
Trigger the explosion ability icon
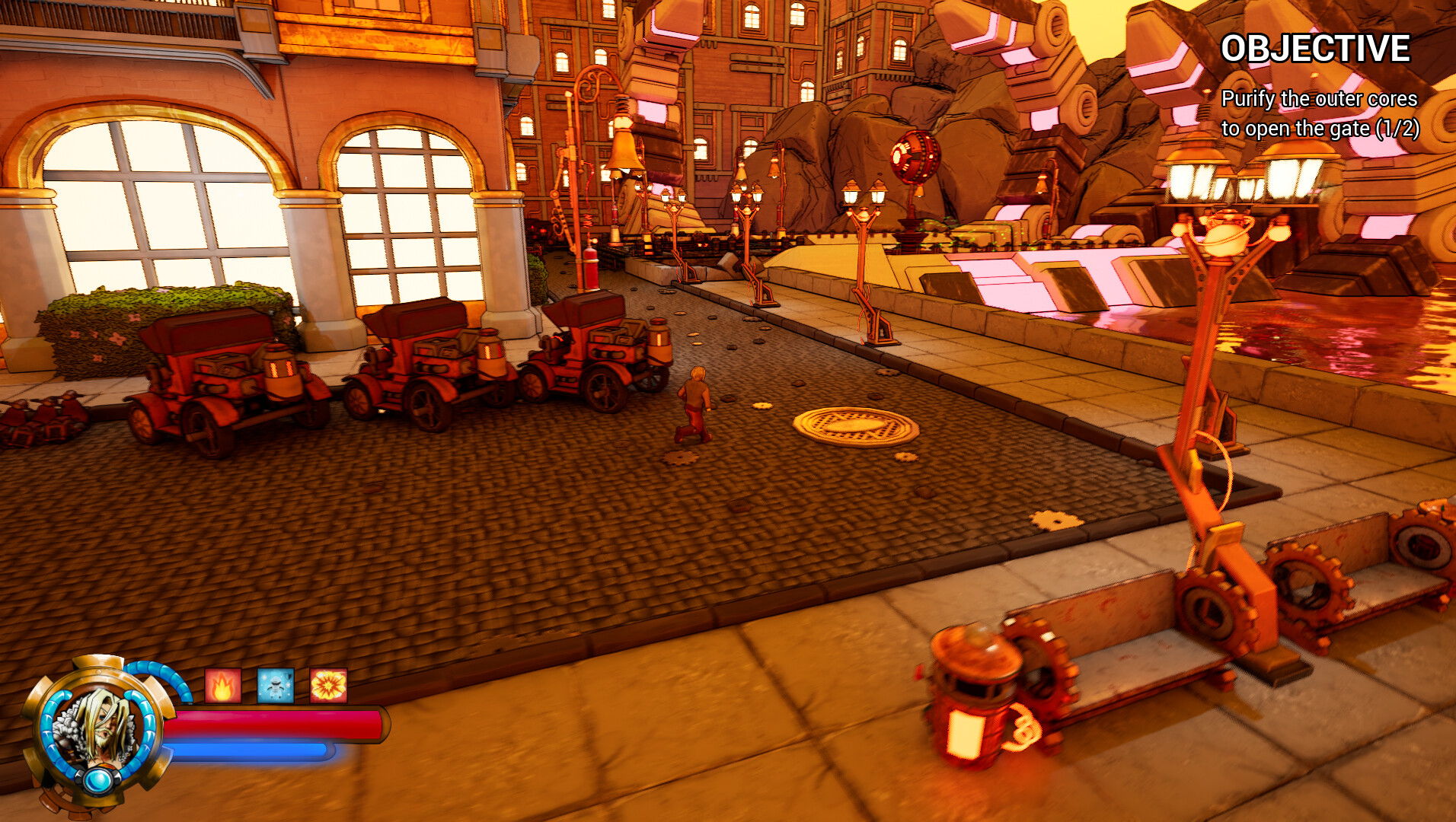(327, 684)
